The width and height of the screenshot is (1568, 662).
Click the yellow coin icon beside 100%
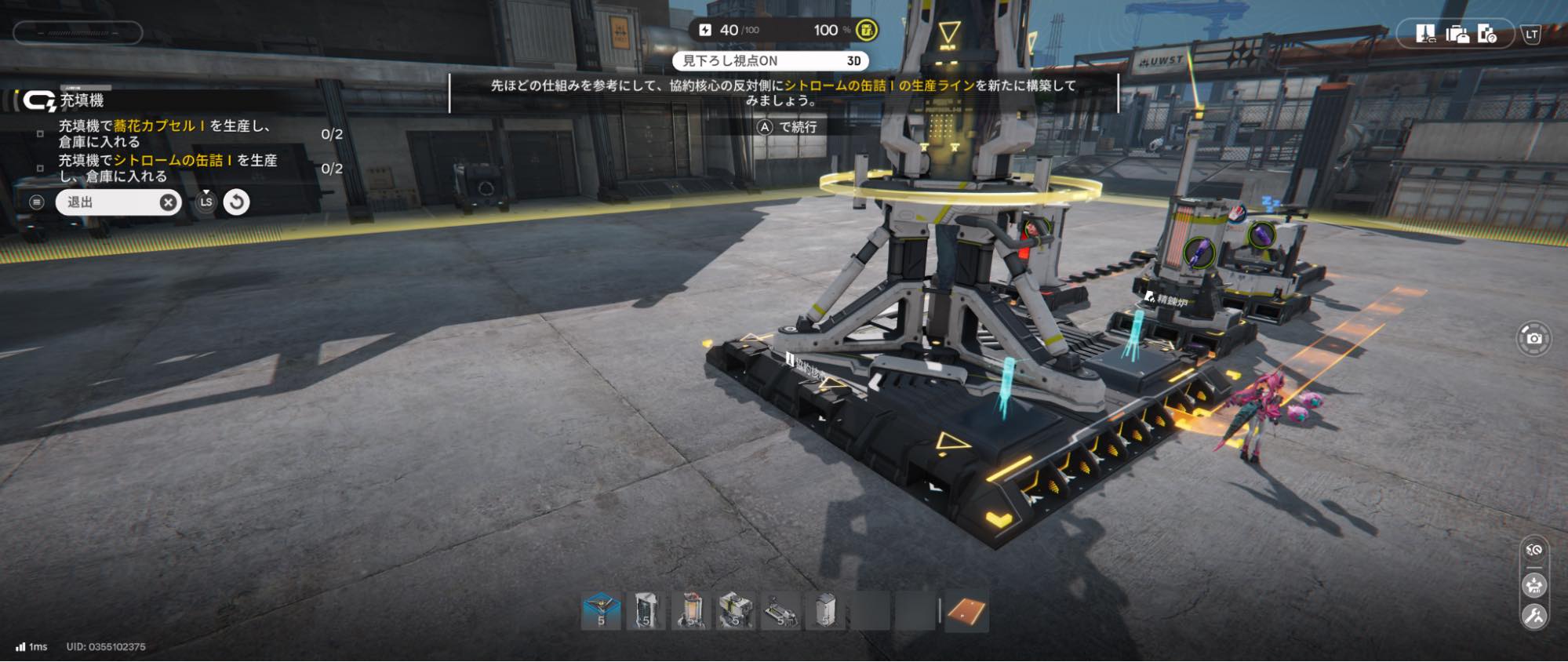pos(867,30)
